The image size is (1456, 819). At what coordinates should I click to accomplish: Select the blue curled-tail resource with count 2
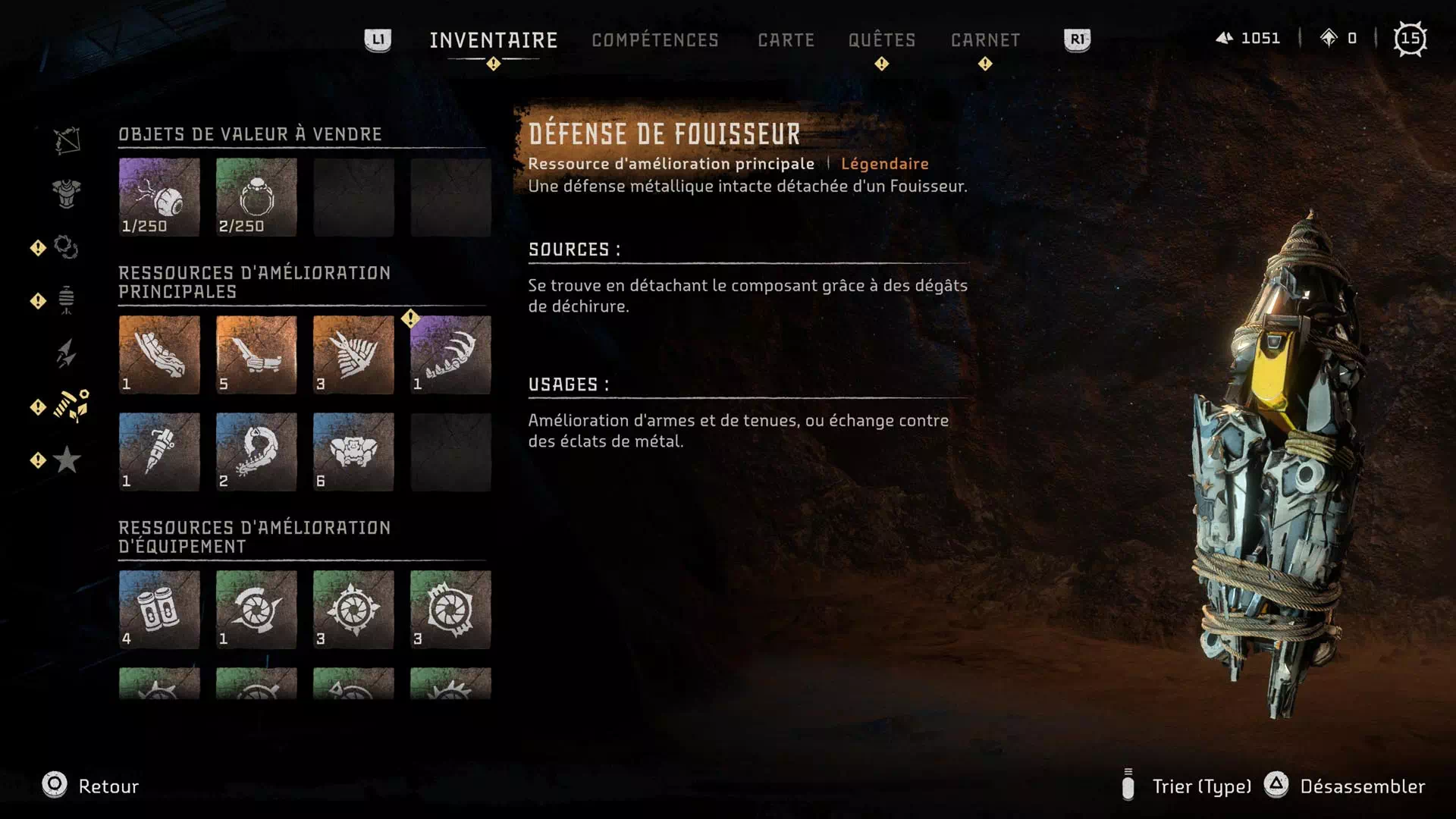(256, 452)
